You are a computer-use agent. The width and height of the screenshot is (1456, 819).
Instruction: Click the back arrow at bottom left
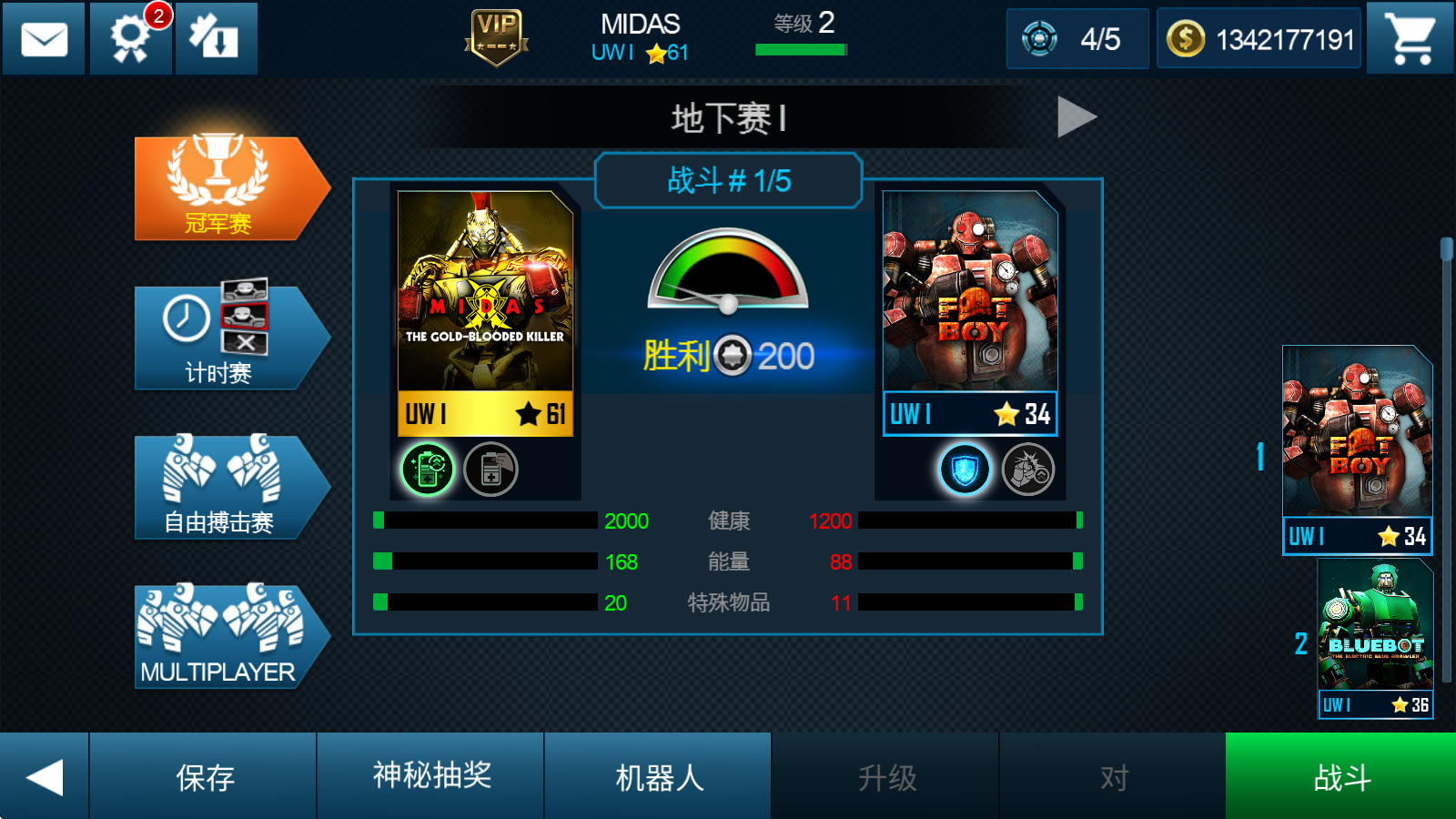[45, 775]
